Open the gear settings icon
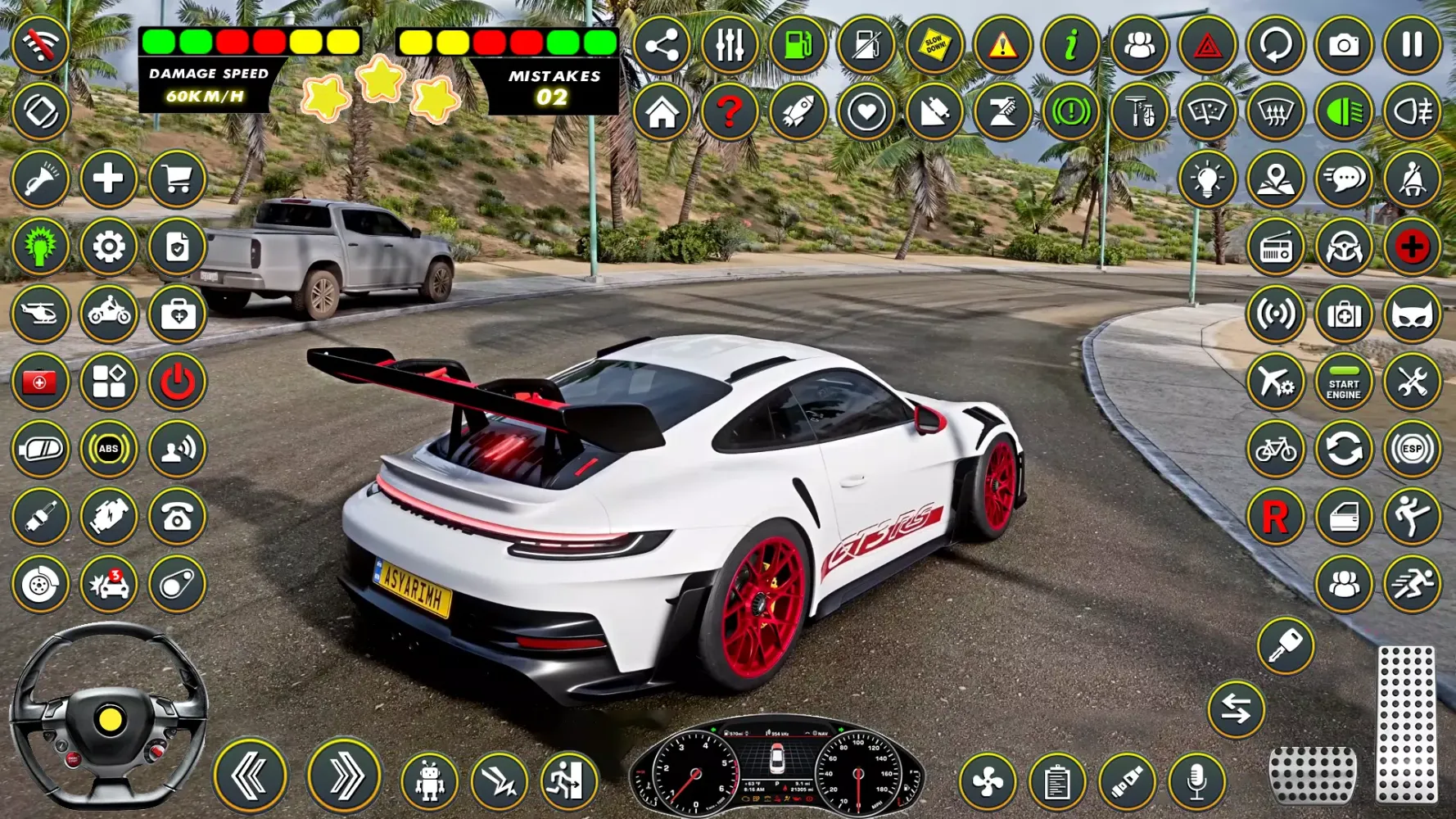Screen dimensions: 1456x819 [108, 247]
